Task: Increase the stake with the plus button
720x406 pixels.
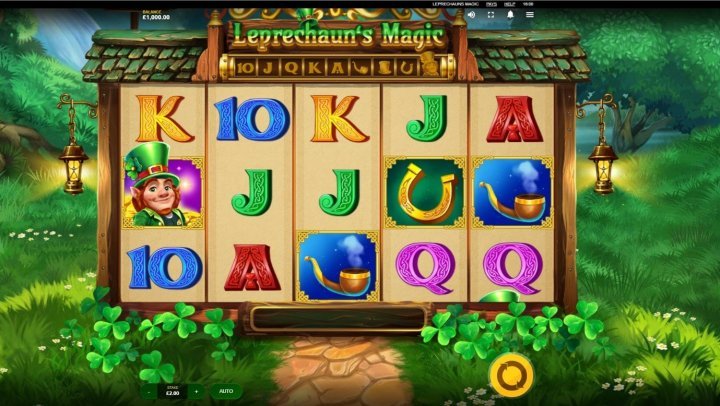Action: coord(196,391)
